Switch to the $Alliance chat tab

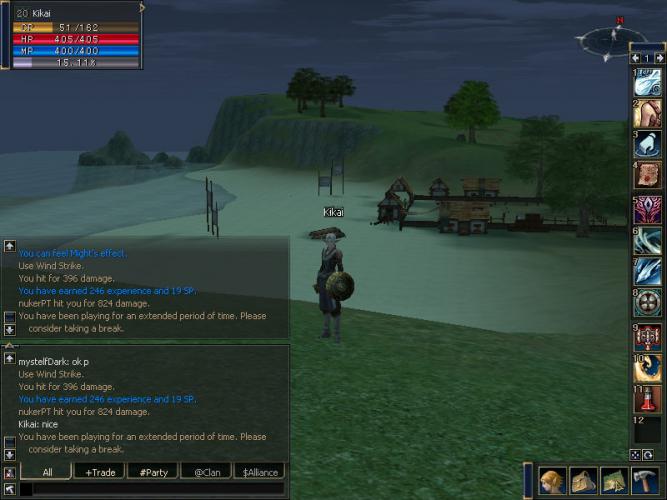(258, 472)
